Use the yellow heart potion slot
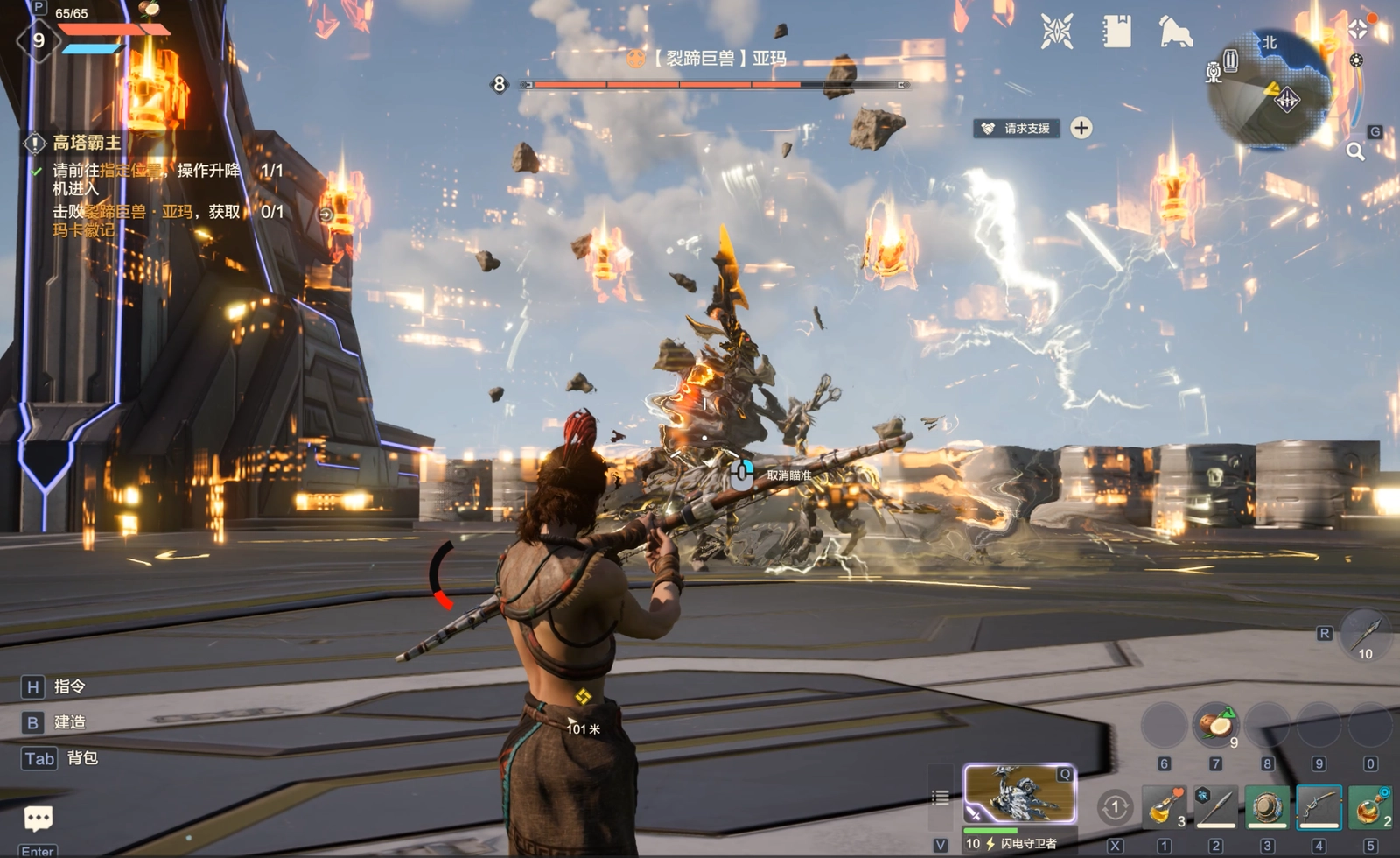The height and width of the screenshot is (858, 1400). [1165, 806]
